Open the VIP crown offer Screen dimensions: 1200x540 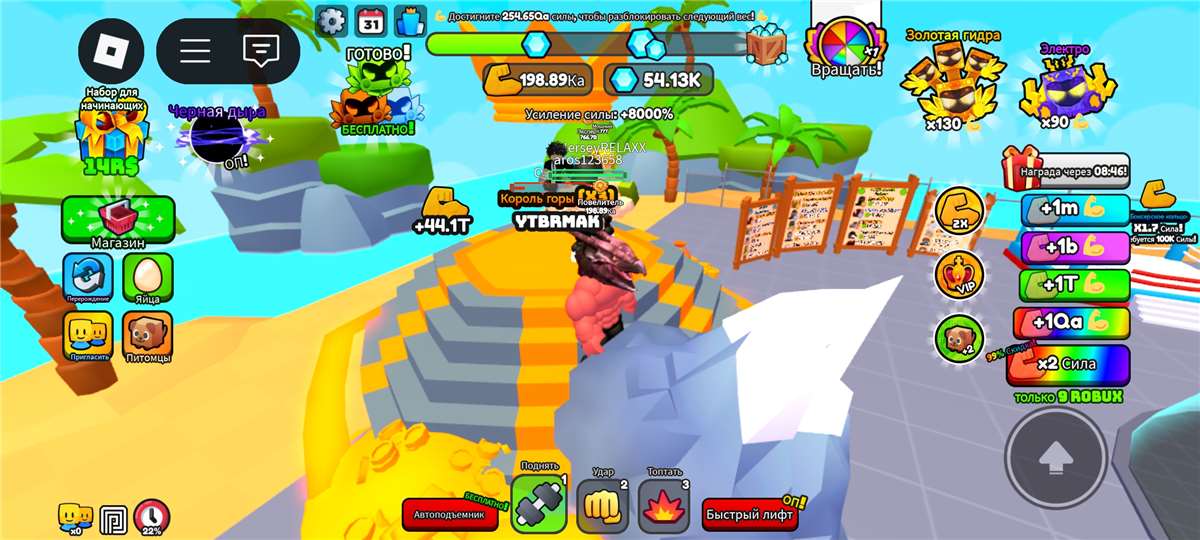click(958, 274)
